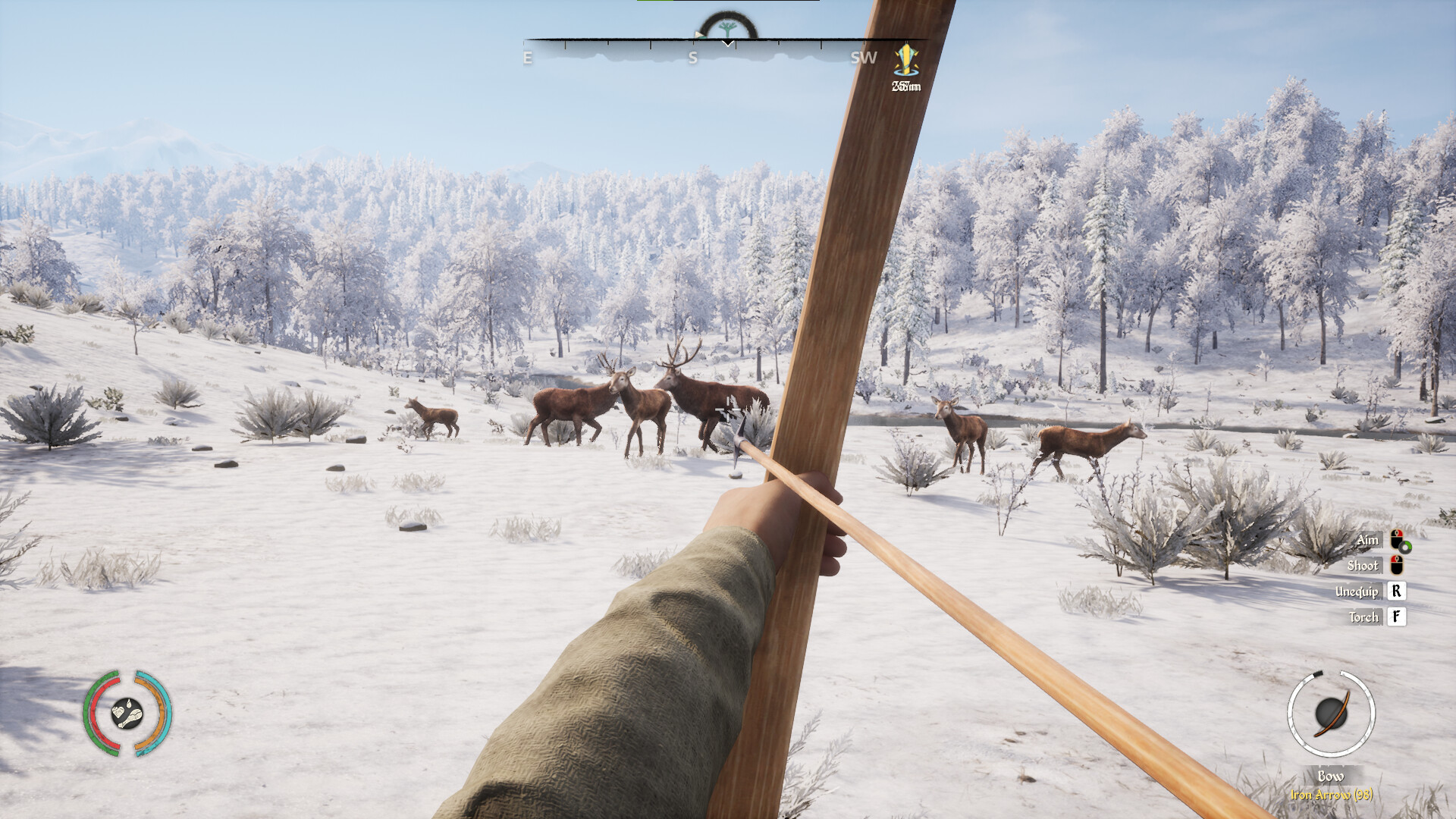
Task: Select the quest objective marker below the compass
Action: tap(907, 62)
